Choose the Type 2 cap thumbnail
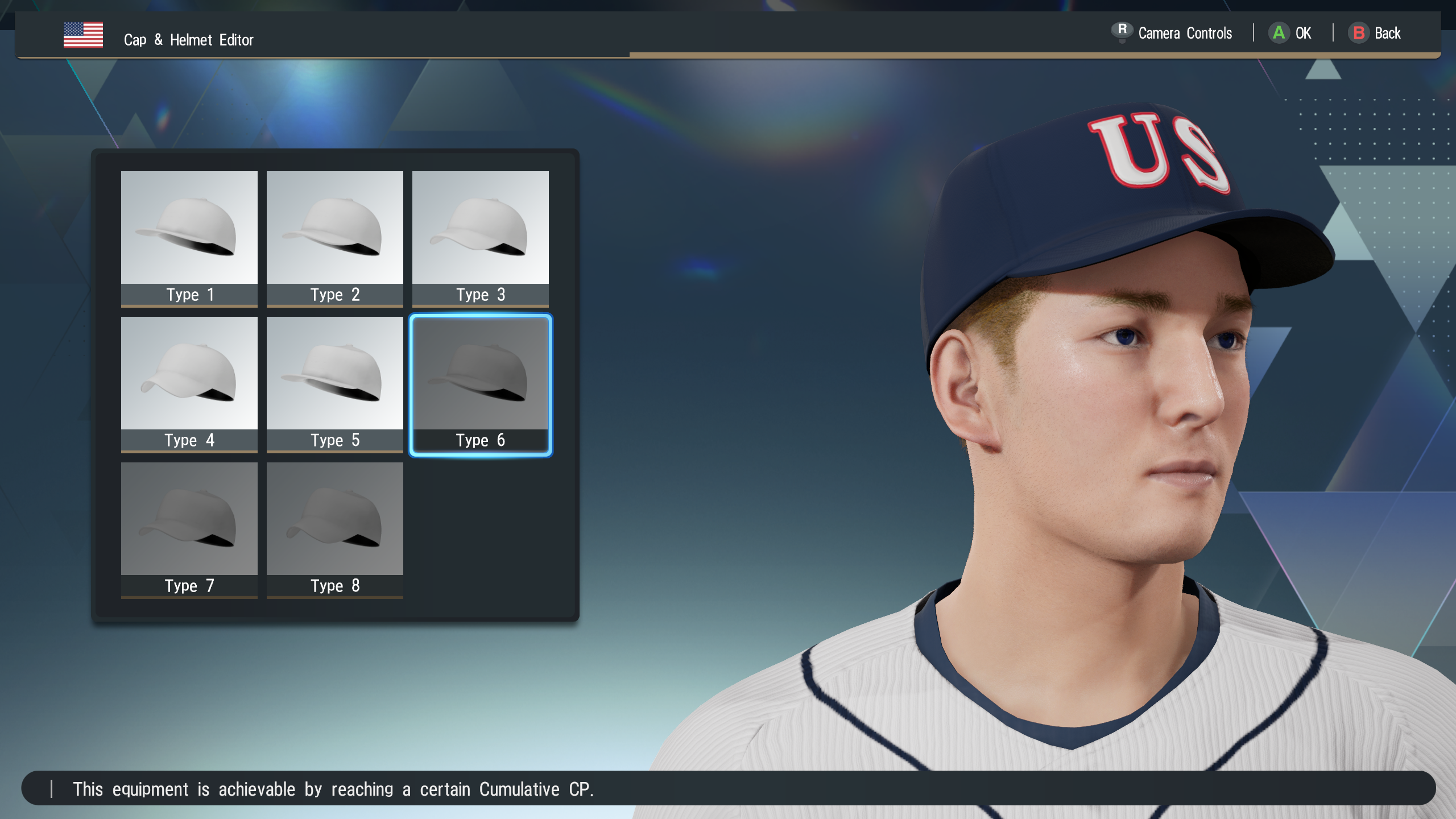1456x819 pixels. click(334, 238)
